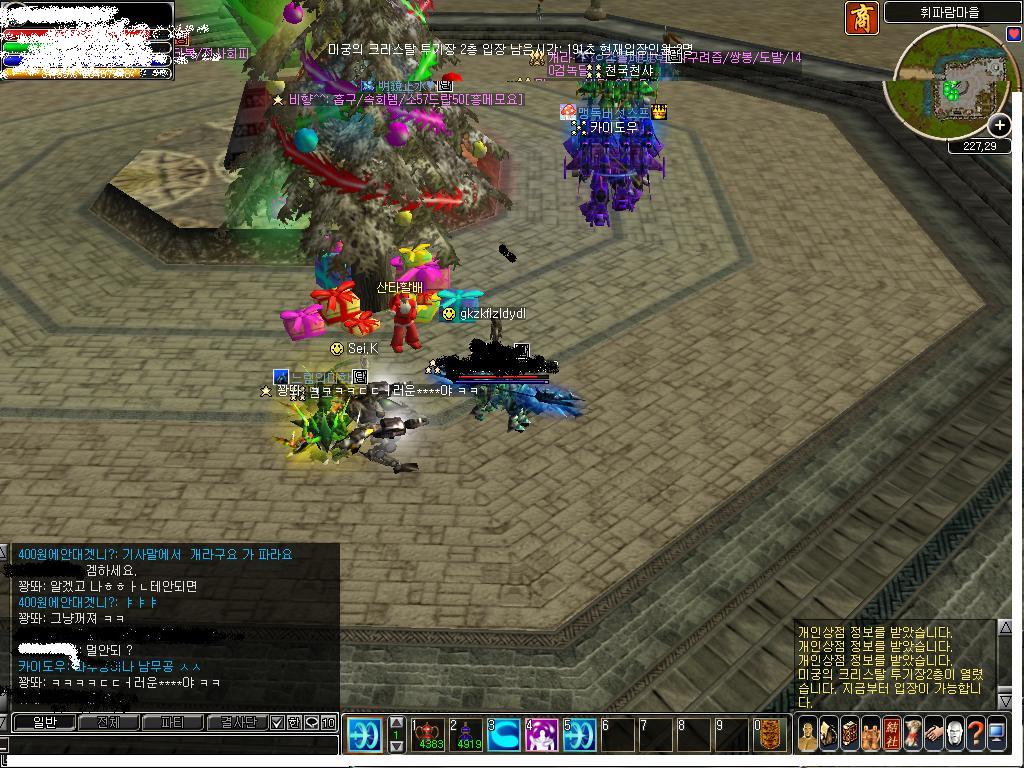Click the speech bubble chat button
The width and height of the screenshot is (1024, 768).
pos(311,722)
